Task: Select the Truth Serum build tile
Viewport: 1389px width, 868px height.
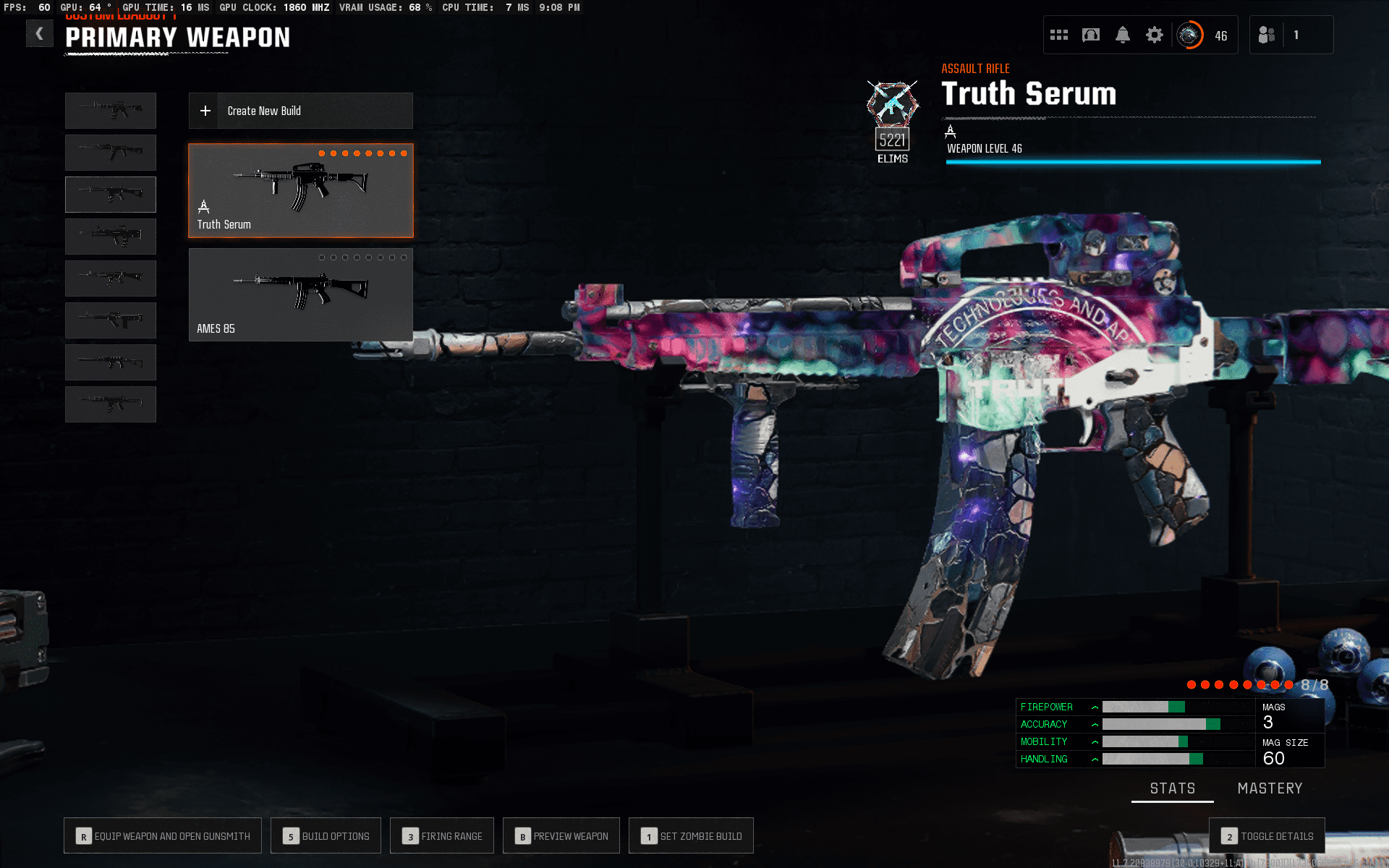Action: (x=300, y=190)
